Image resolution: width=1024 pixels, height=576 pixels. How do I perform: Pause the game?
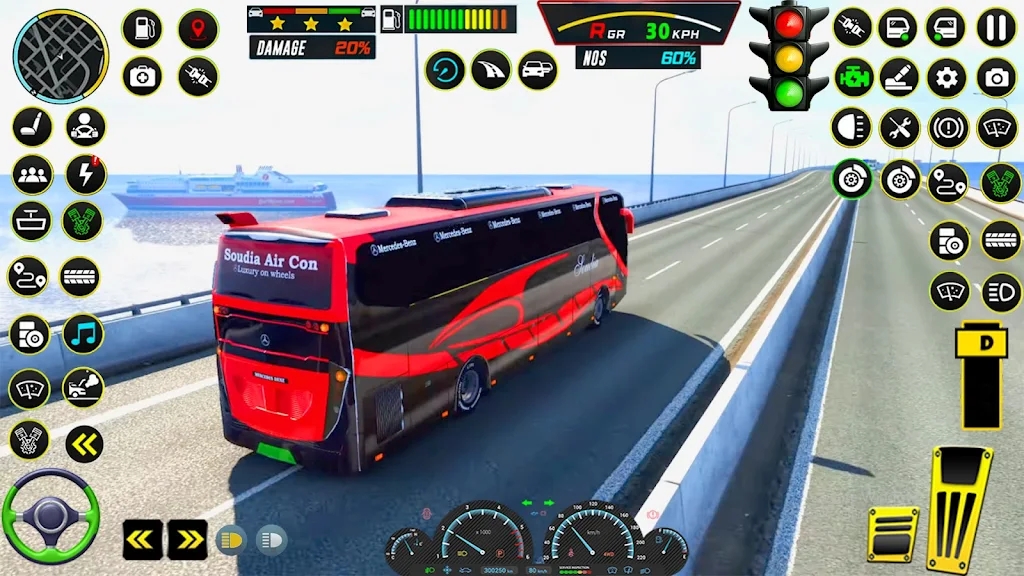tap(996, 28)
